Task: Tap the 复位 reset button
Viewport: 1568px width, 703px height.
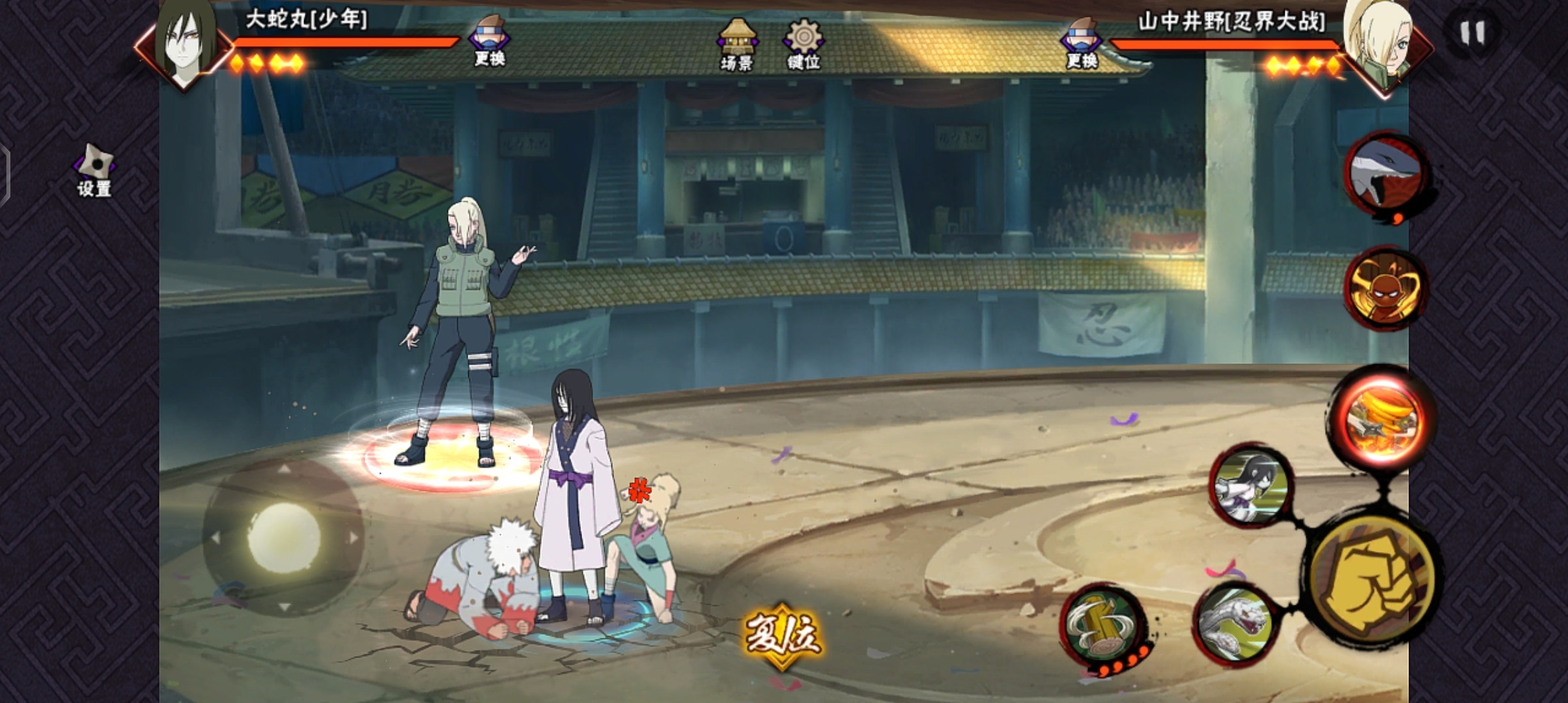Action: tap(782, 633)
